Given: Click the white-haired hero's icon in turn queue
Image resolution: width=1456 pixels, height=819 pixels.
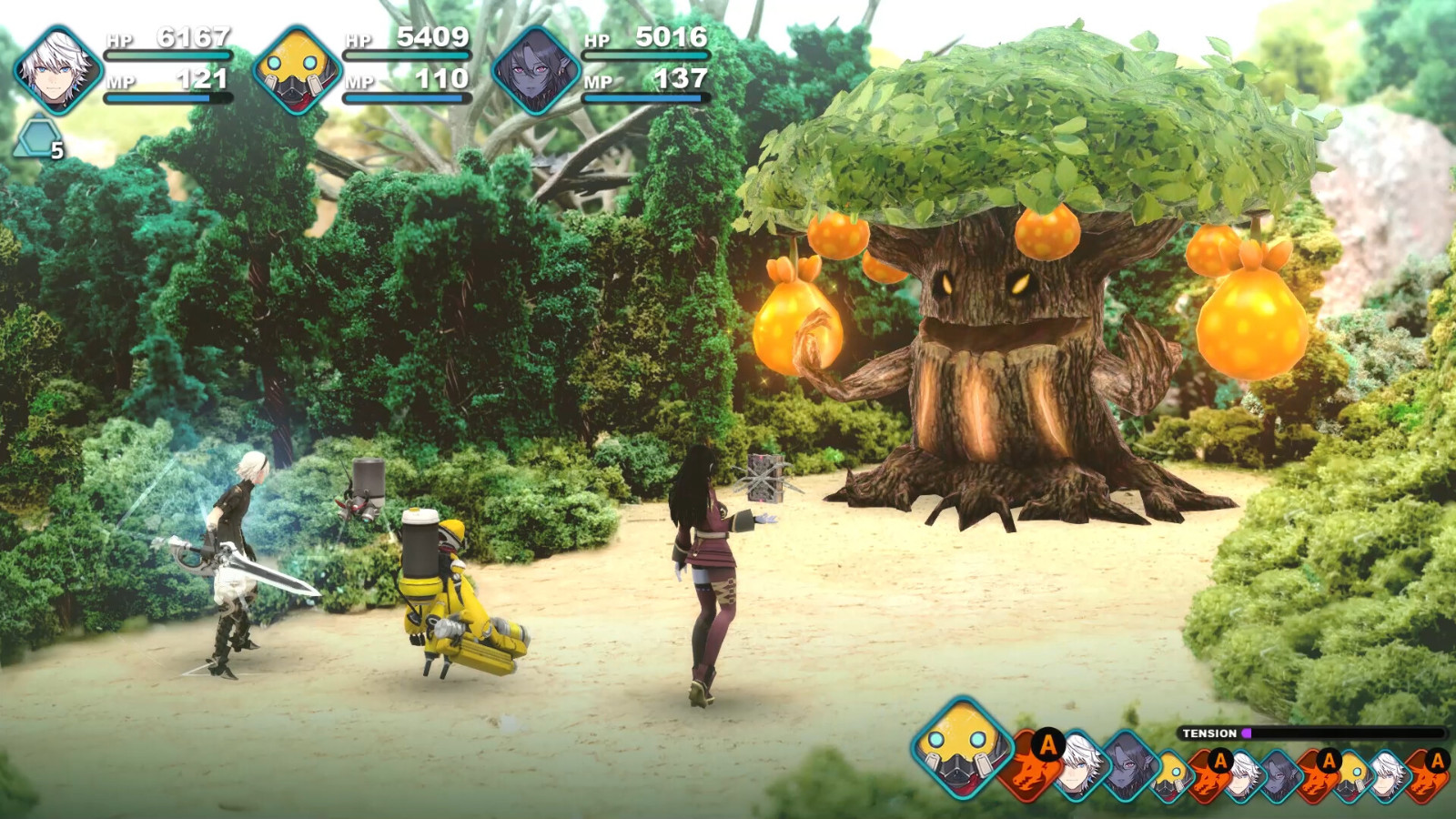Looking at the screenshot, I should [1078, 765].
